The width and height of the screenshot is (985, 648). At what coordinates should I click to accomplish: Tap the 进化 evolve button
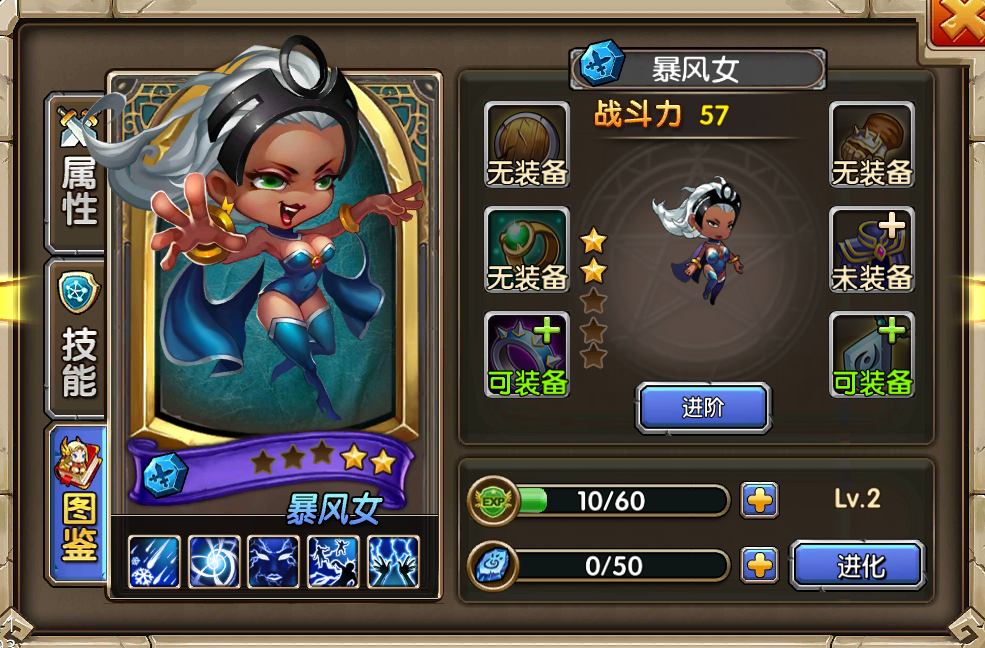click(857, 566)
